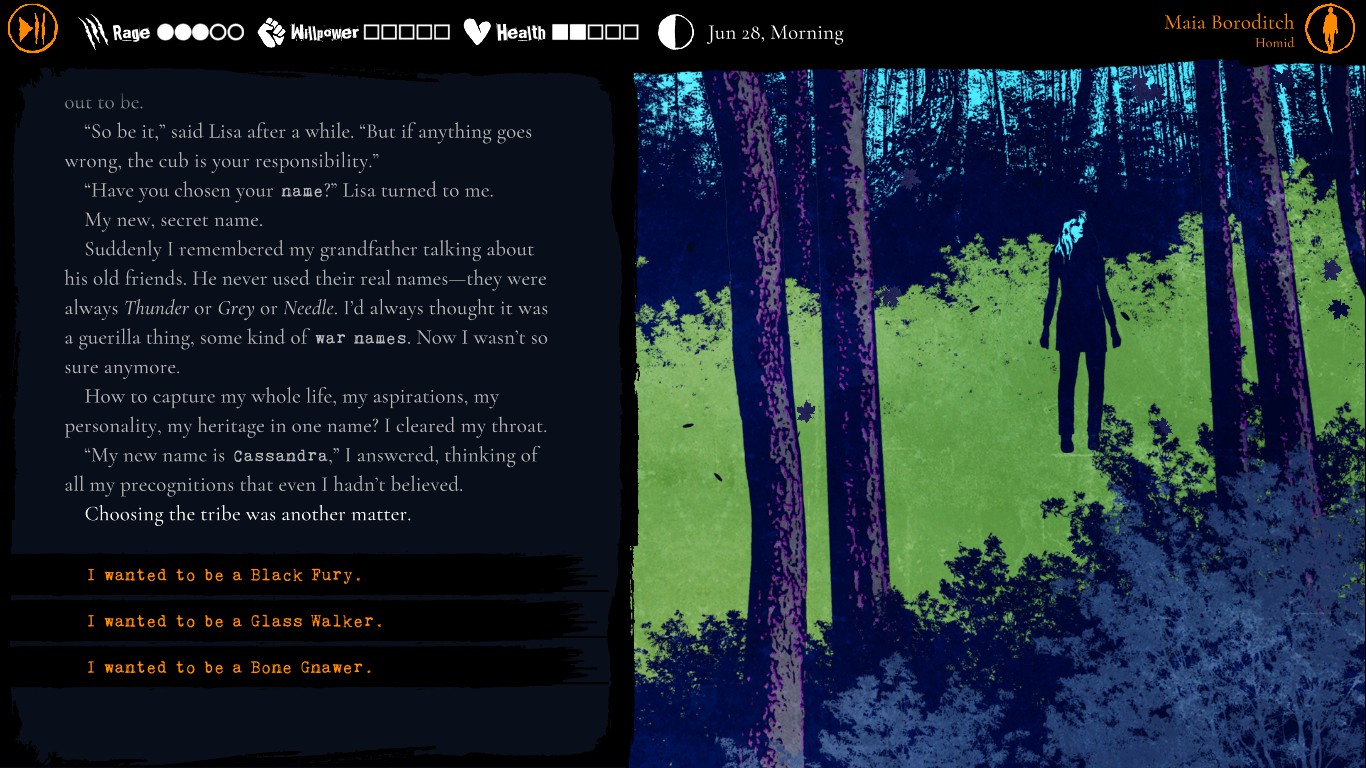Open the character silhouette icon
The image size is (1366, 768).
tap(1329, 29)
